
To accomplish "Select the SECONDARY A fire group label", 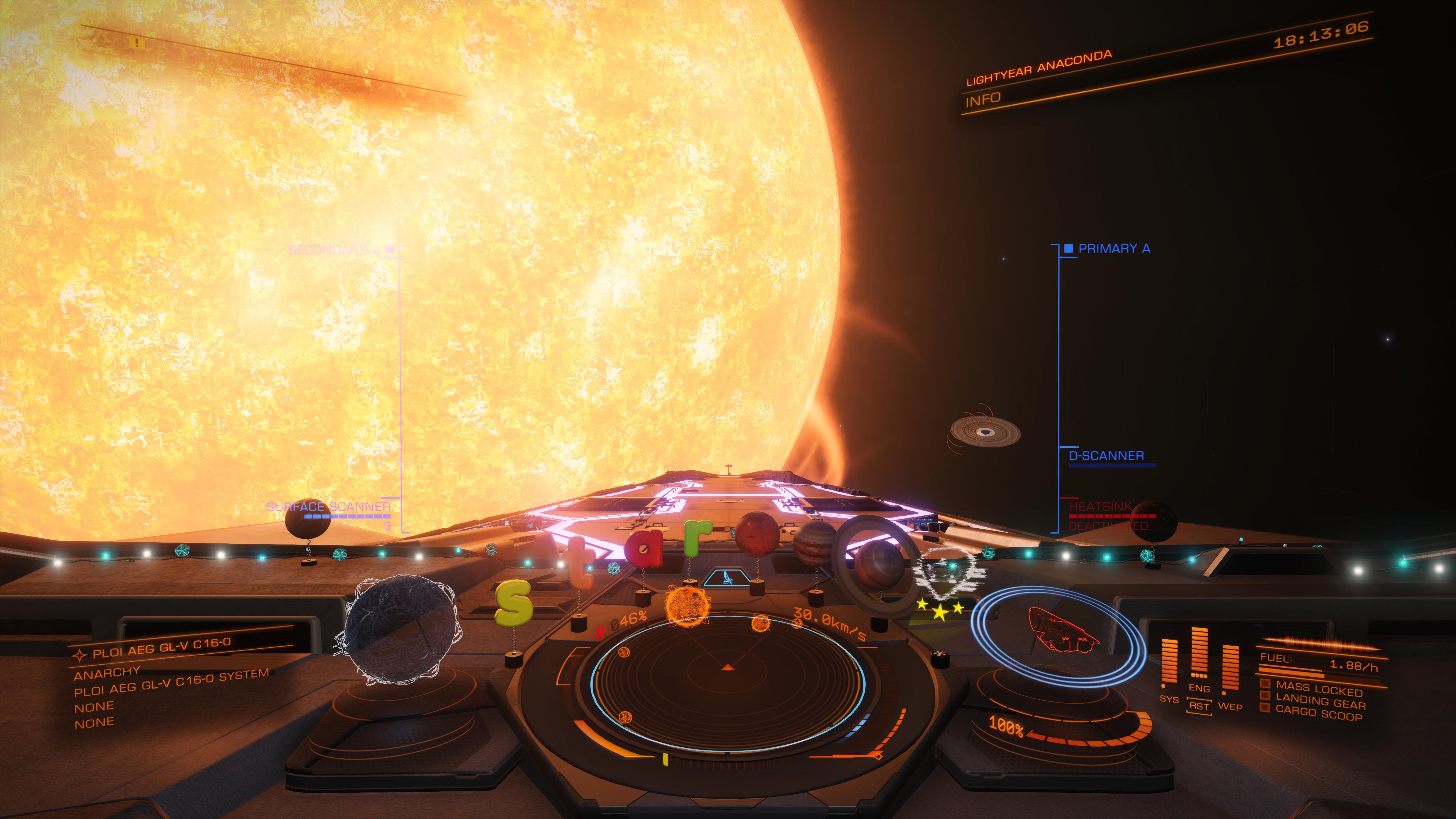I will (334, 249).
